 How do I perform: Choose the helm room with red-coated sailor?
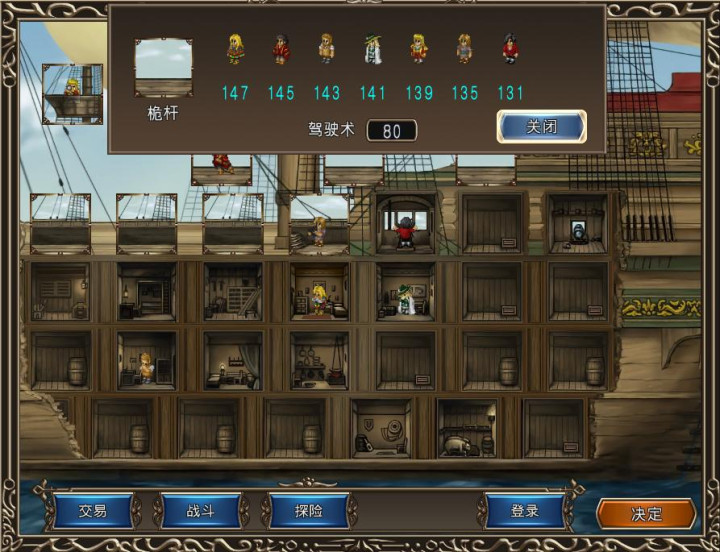pos(405,224)
